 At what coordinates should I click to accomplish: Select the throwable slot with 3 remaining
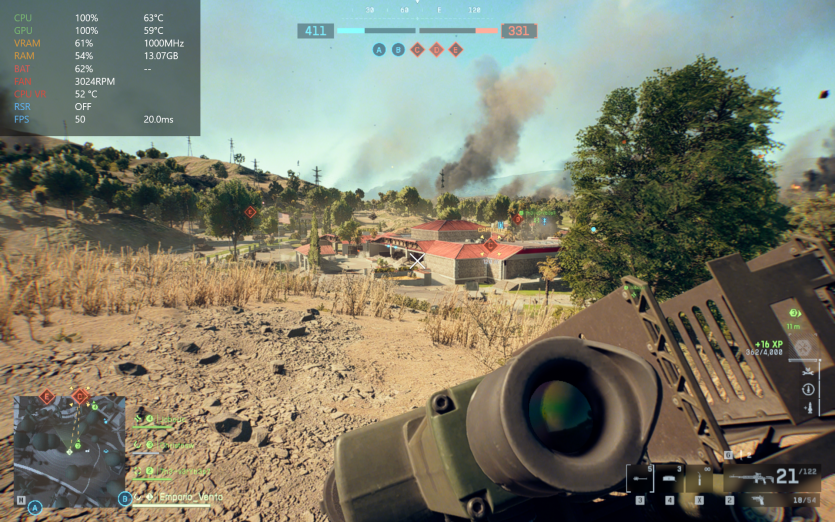(x=669, y=479)
